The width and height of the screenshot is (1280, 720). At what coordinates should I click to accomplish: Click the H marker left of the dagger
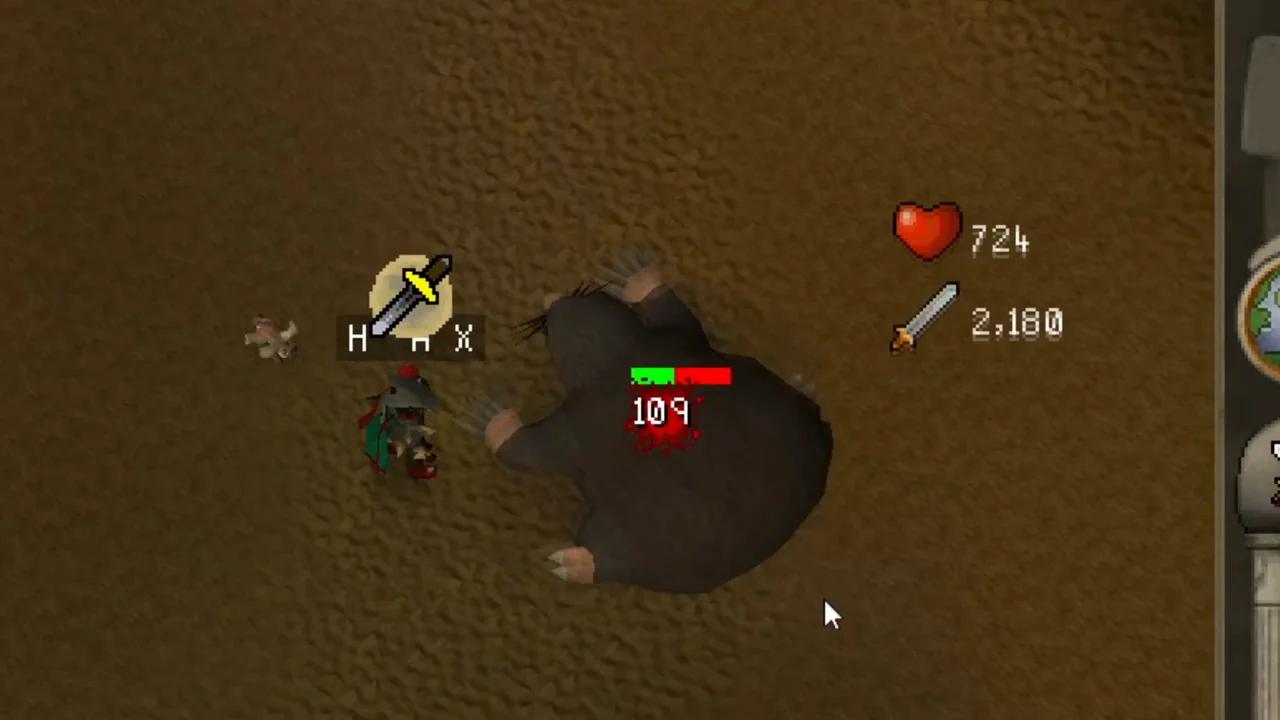tap(357, 339)
